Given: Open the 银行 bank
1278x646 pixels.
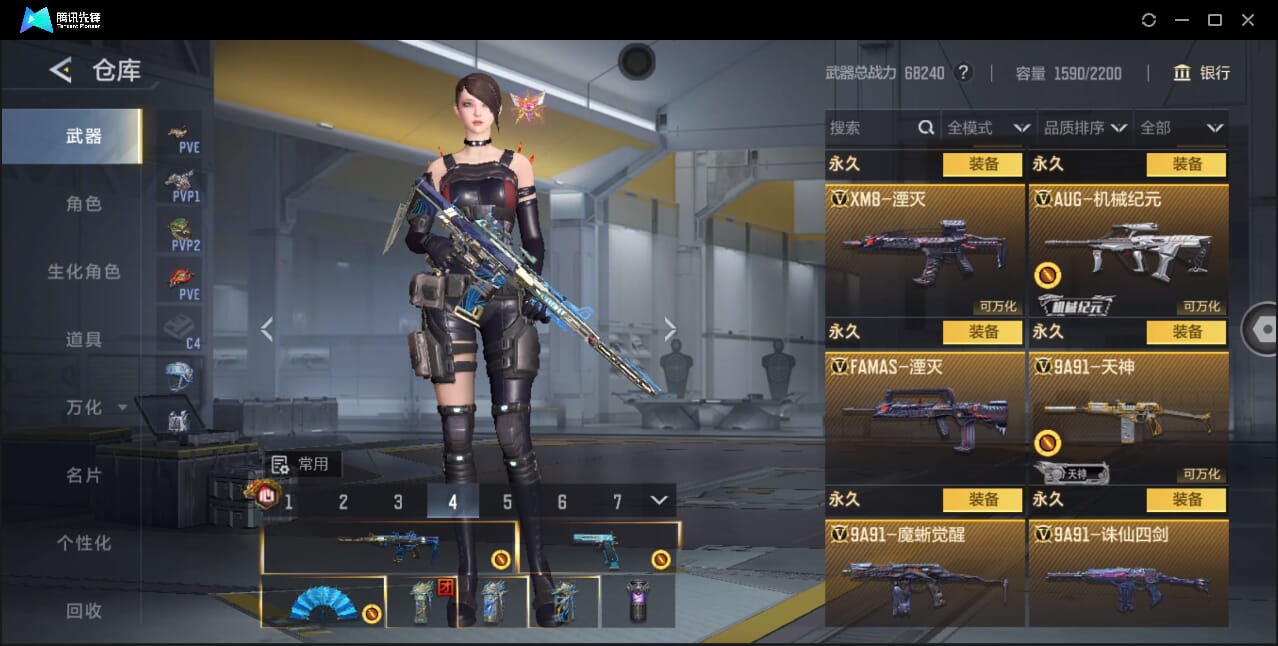Looking at the screenshot, I should tap(1201, 73).
